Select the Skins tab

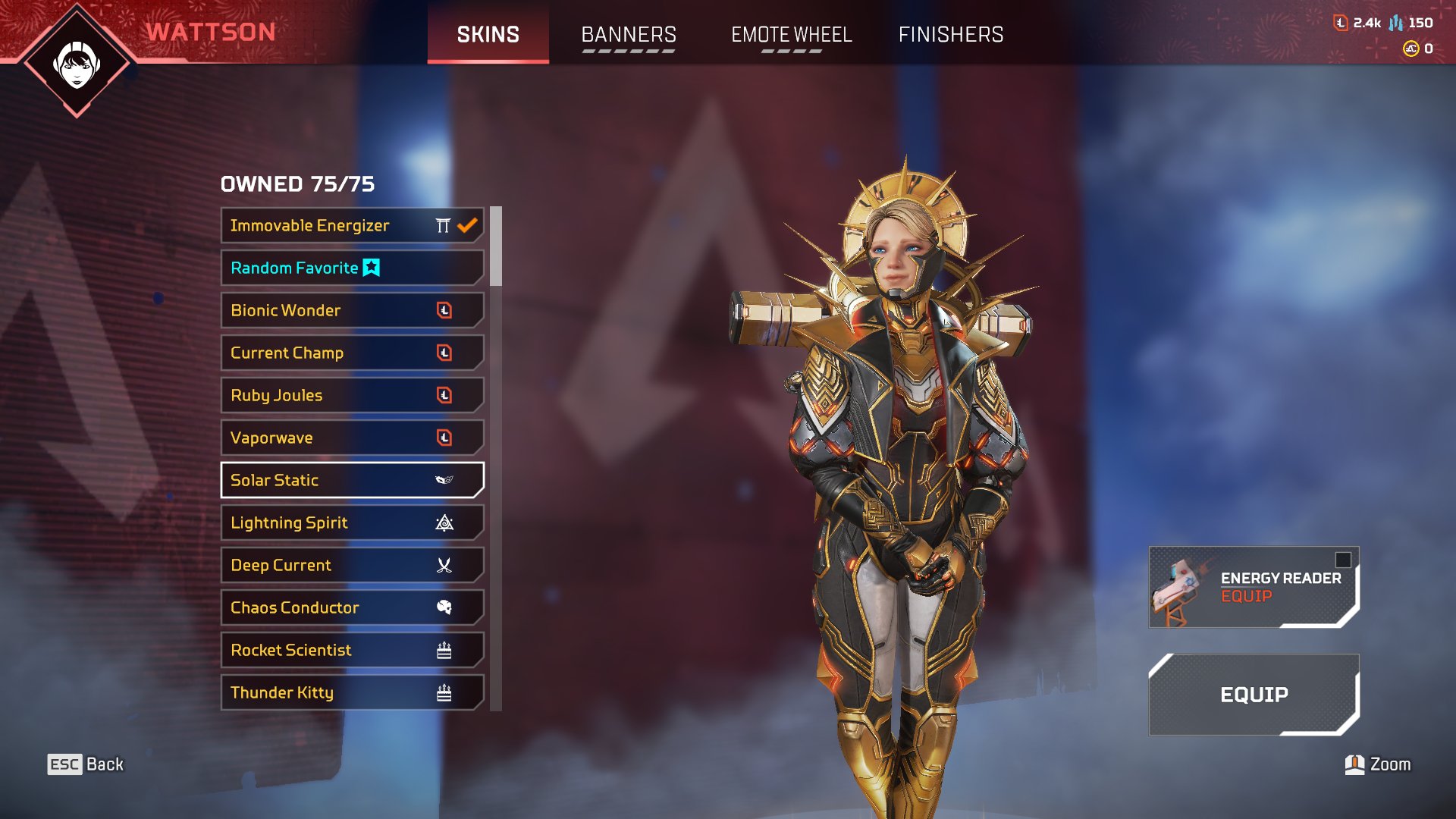tap(488, 35)
